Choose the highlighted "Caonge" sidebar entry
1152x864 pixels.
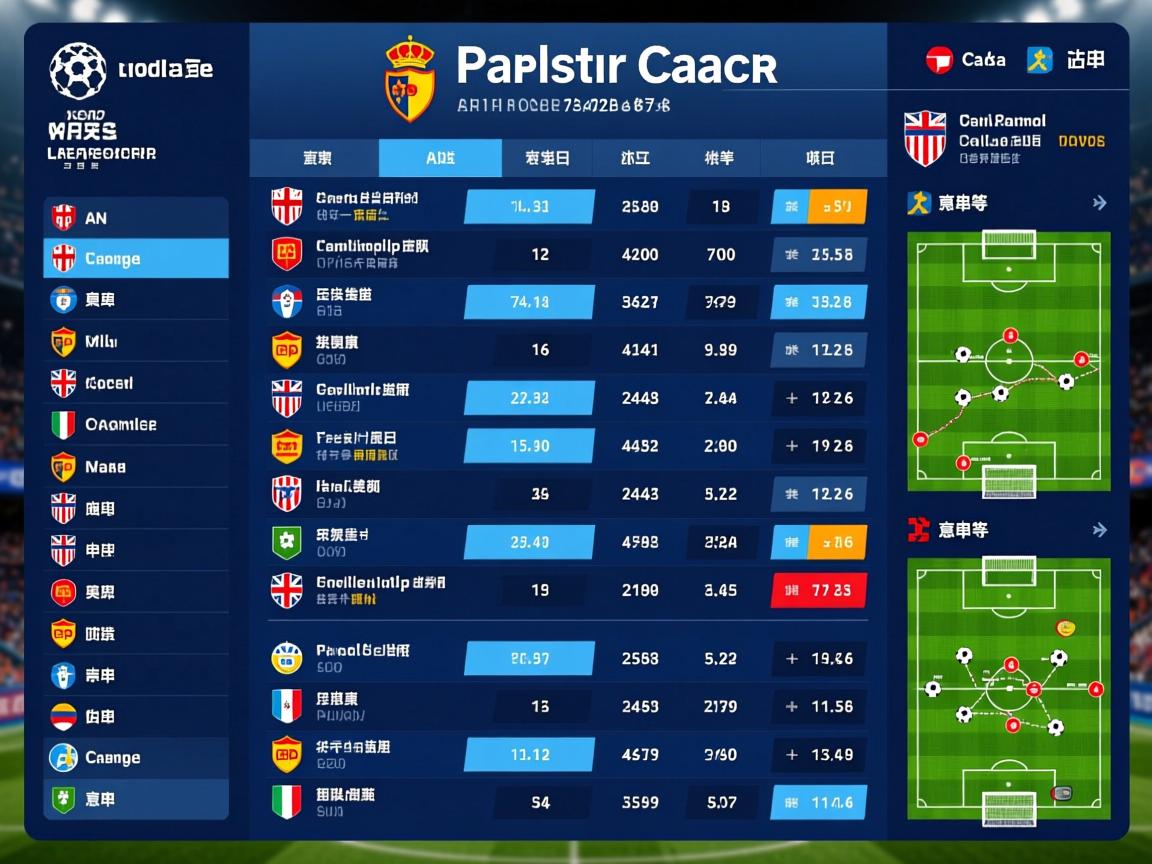136,259
